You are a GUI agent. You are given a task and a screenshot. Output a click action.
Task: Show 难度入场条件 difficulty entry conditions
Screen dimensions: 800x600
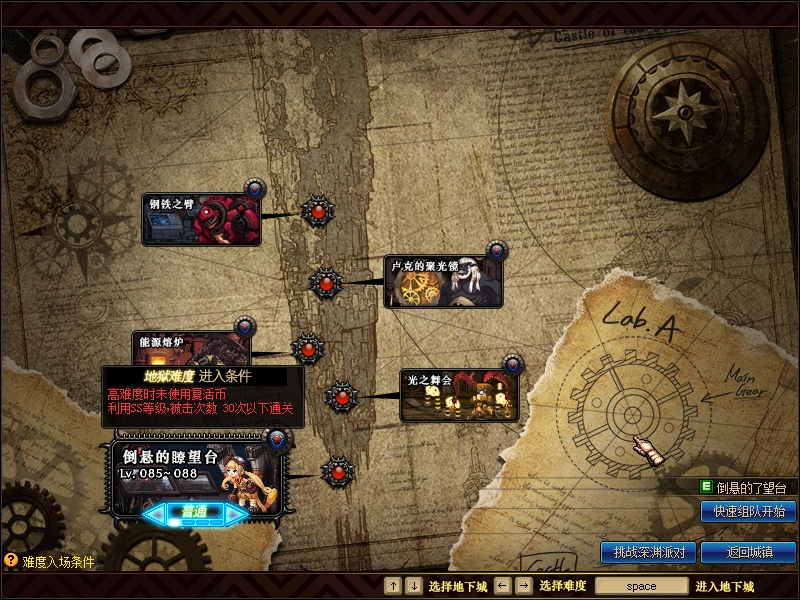point(50,562)
